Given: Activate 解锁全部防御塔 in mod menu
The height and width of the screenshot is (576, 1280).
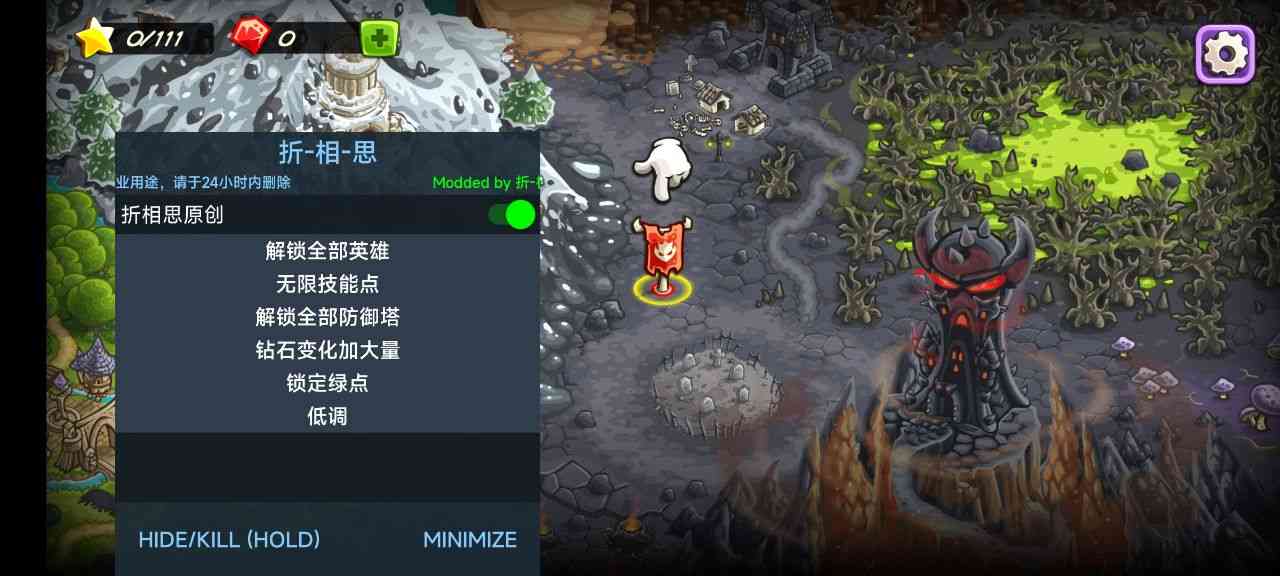Looking at the screenshot, I should click(327, 317).
